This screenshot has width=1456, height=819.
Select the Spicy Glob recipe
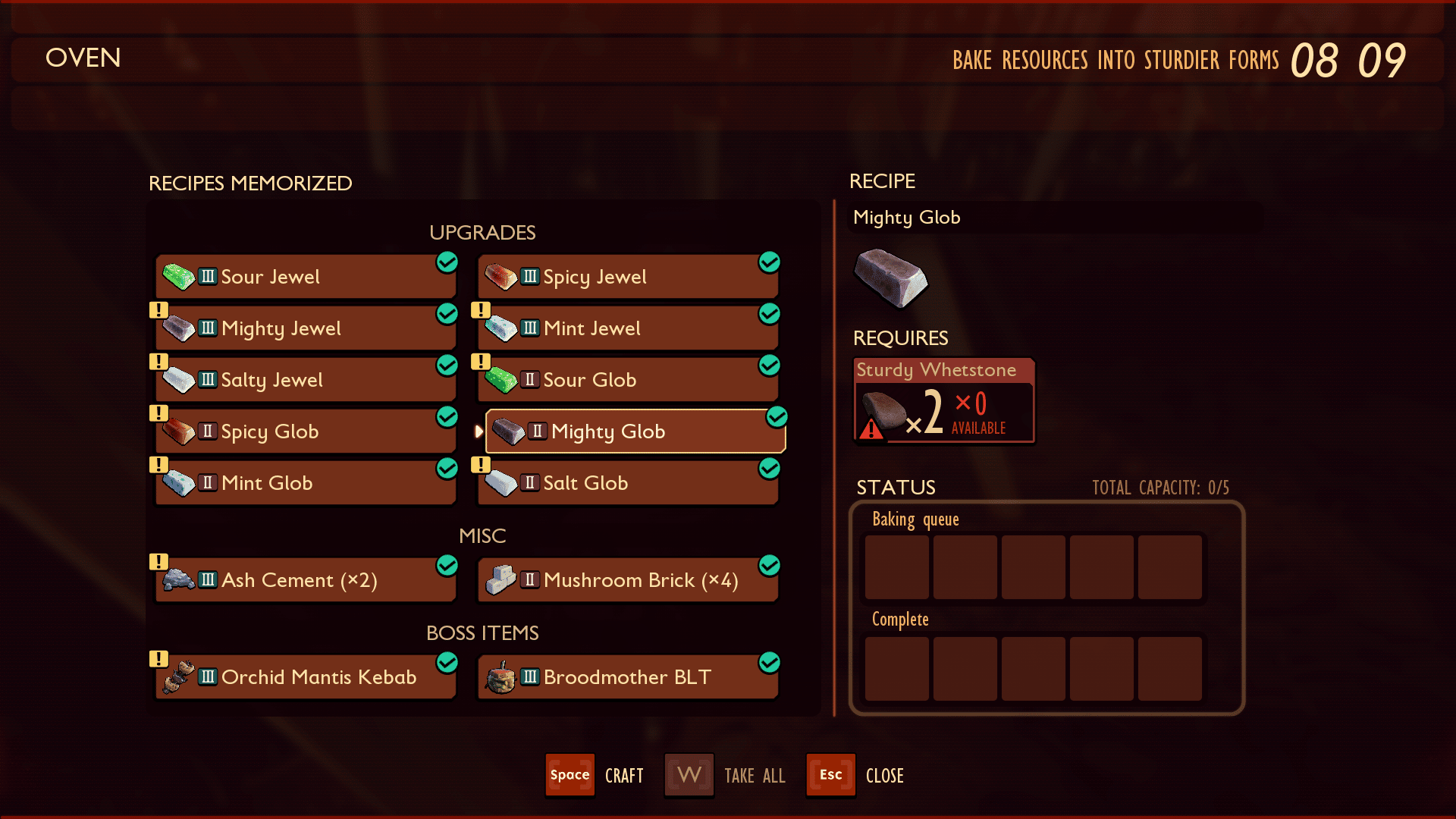tap(306, 431)
